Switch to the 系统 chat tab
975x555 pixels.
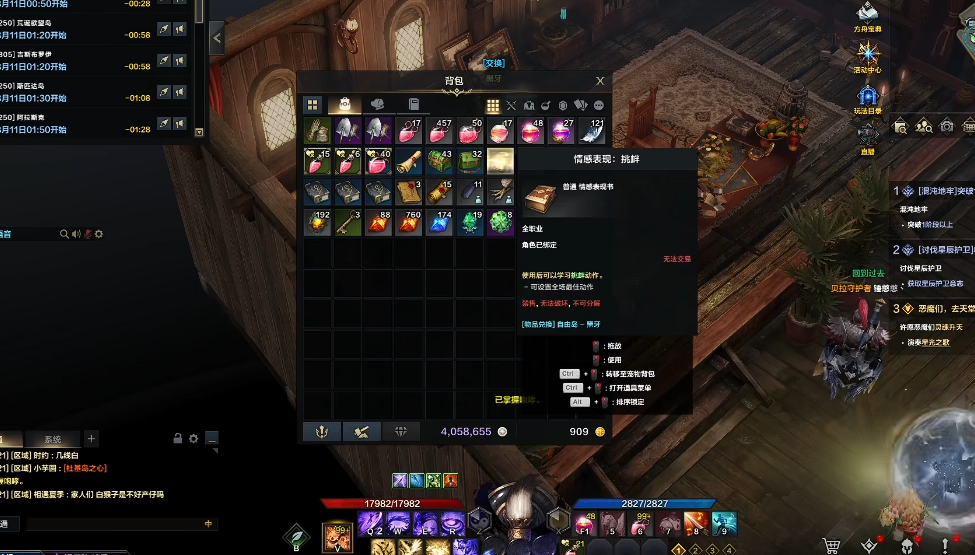52,439
